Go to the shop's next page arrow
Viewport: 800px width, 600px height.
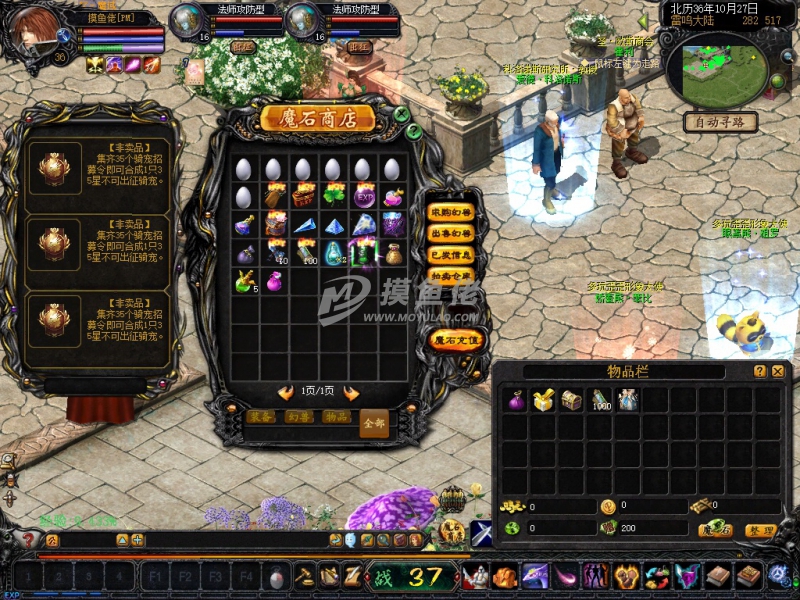[x=351, y=393]
